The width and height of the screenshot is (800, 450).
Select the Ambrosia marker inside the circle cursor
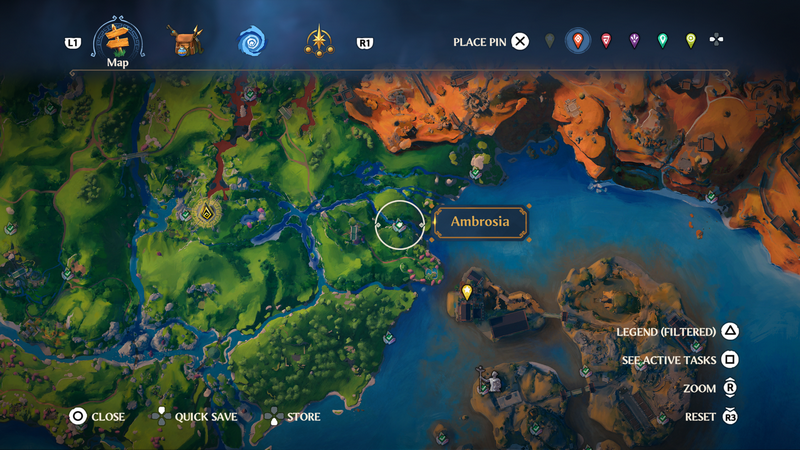[x=399, y=225]
